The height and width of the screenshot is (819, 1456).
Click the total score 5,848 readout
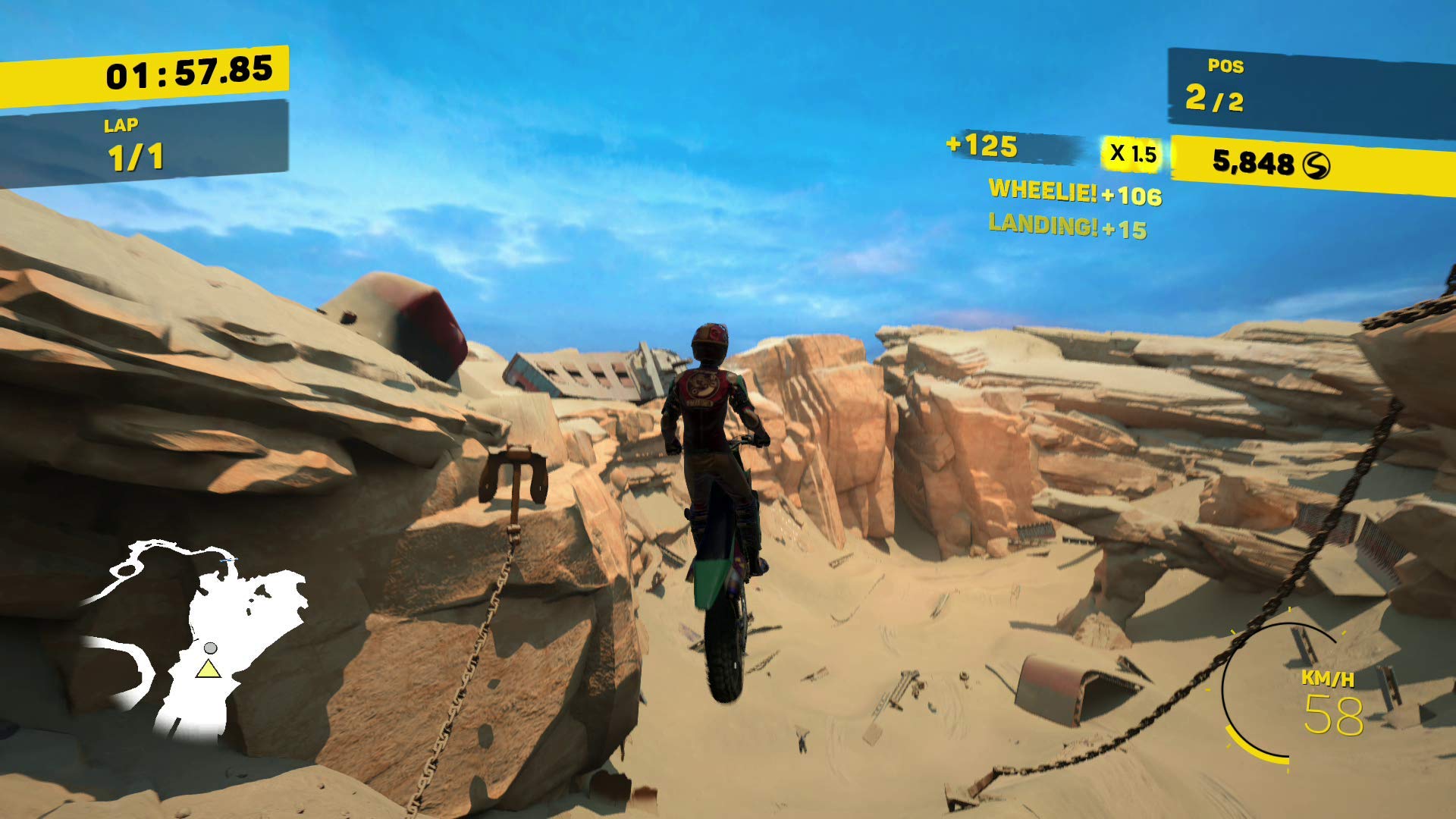point(1255,161)
